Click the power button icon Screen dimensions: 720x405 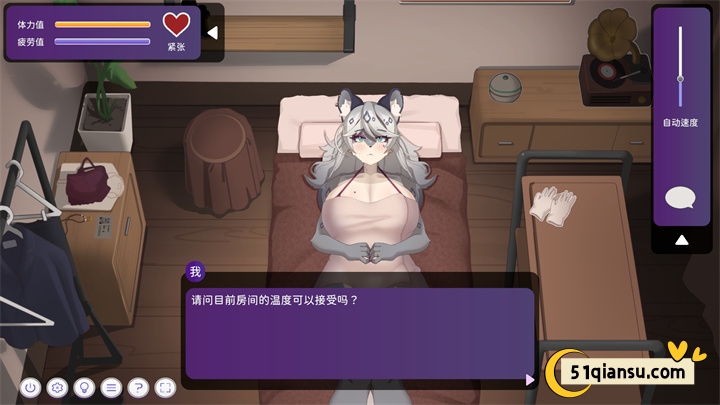30,387
